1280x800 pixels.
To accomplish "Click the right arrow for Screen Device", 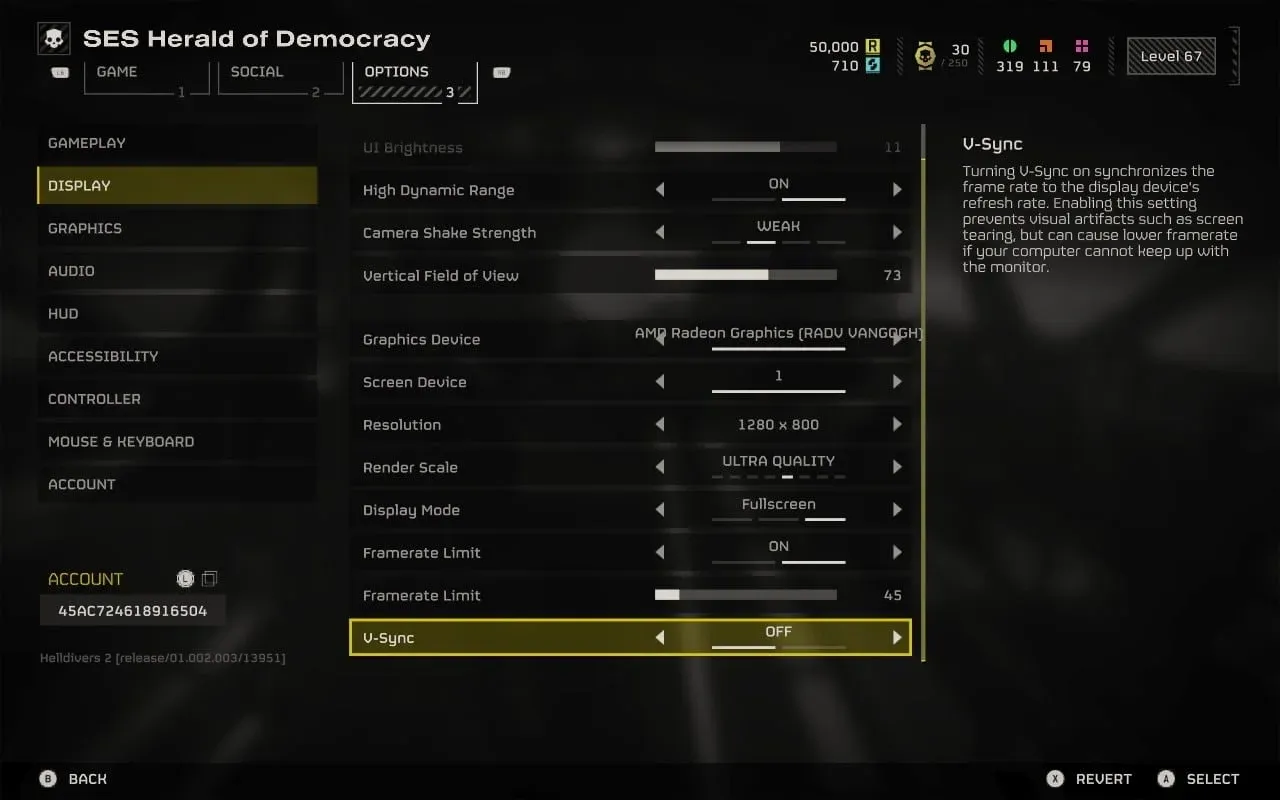I will coord(897,382).
